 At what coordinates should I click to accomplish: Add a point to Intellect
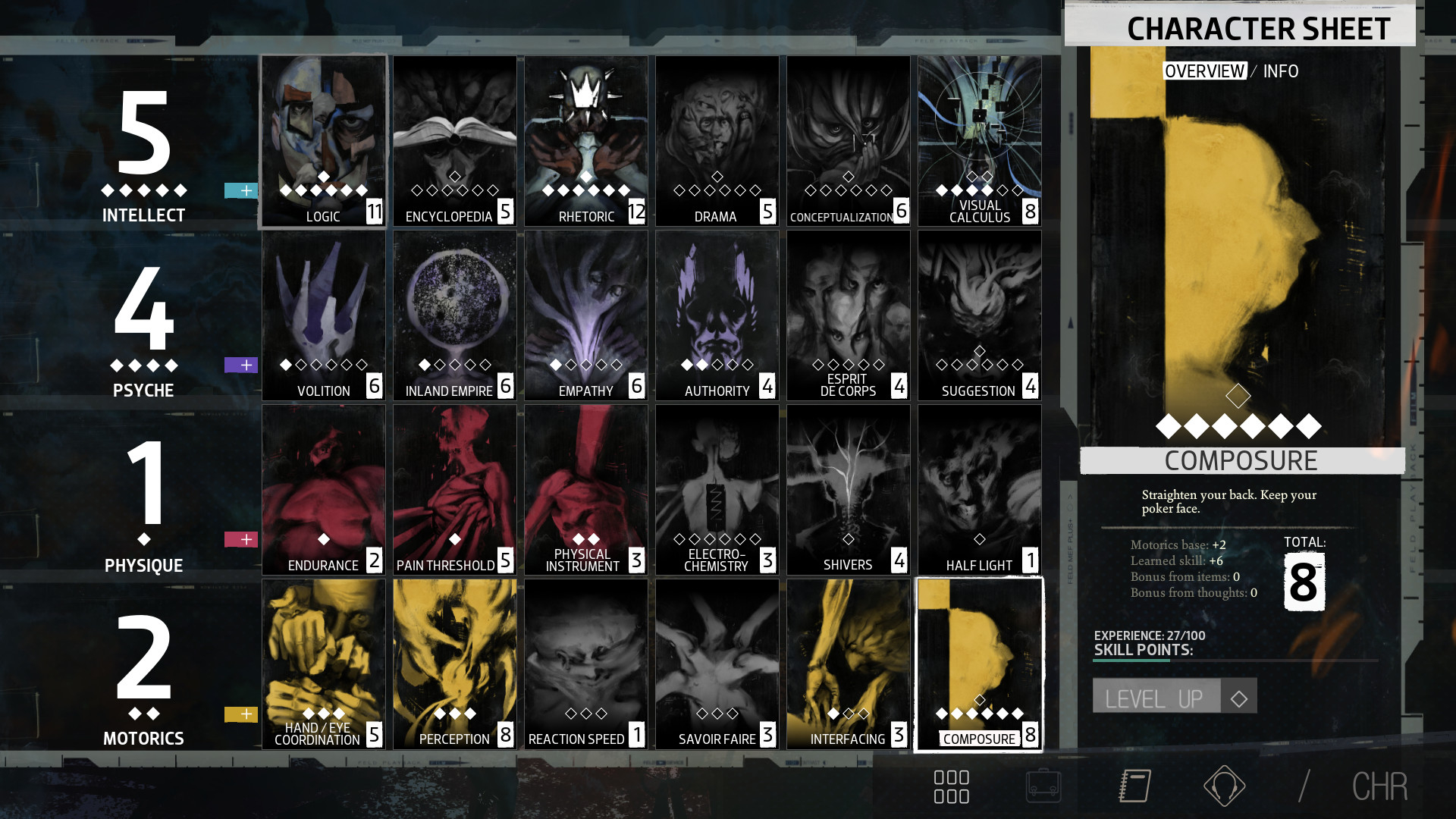pos(241,190)
